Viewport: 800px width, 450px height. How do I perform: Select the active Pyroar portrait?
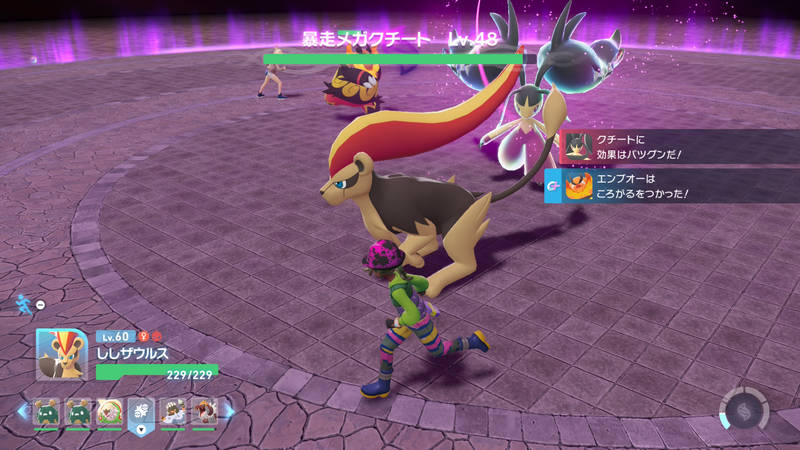click(x=62, y=354)
